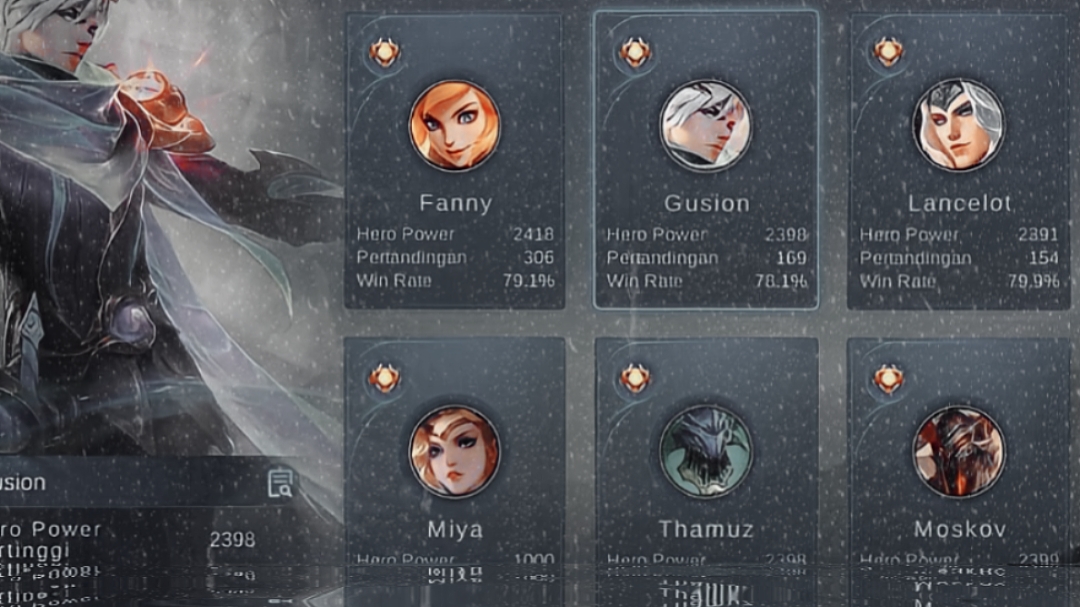Open the Lancelot hero card
The width and height of the screenshot is (1080, 607).
click(x=958, y=160)
